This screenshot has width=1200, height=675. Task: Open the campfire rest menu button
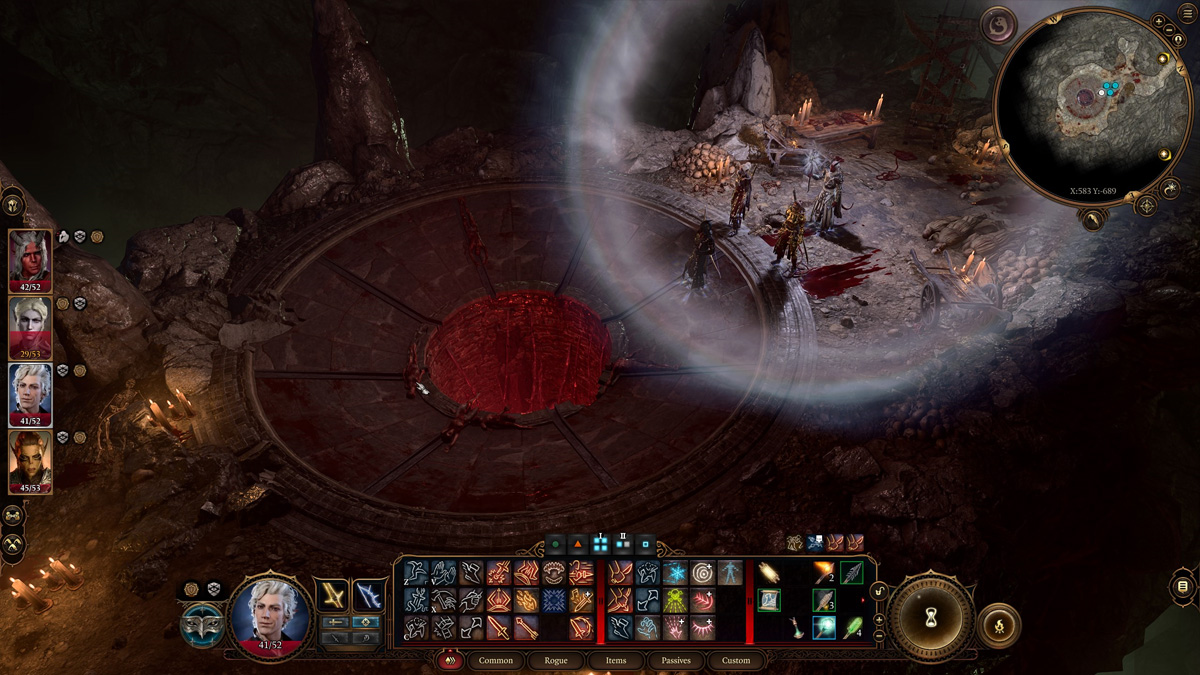[x=999, y=625]
